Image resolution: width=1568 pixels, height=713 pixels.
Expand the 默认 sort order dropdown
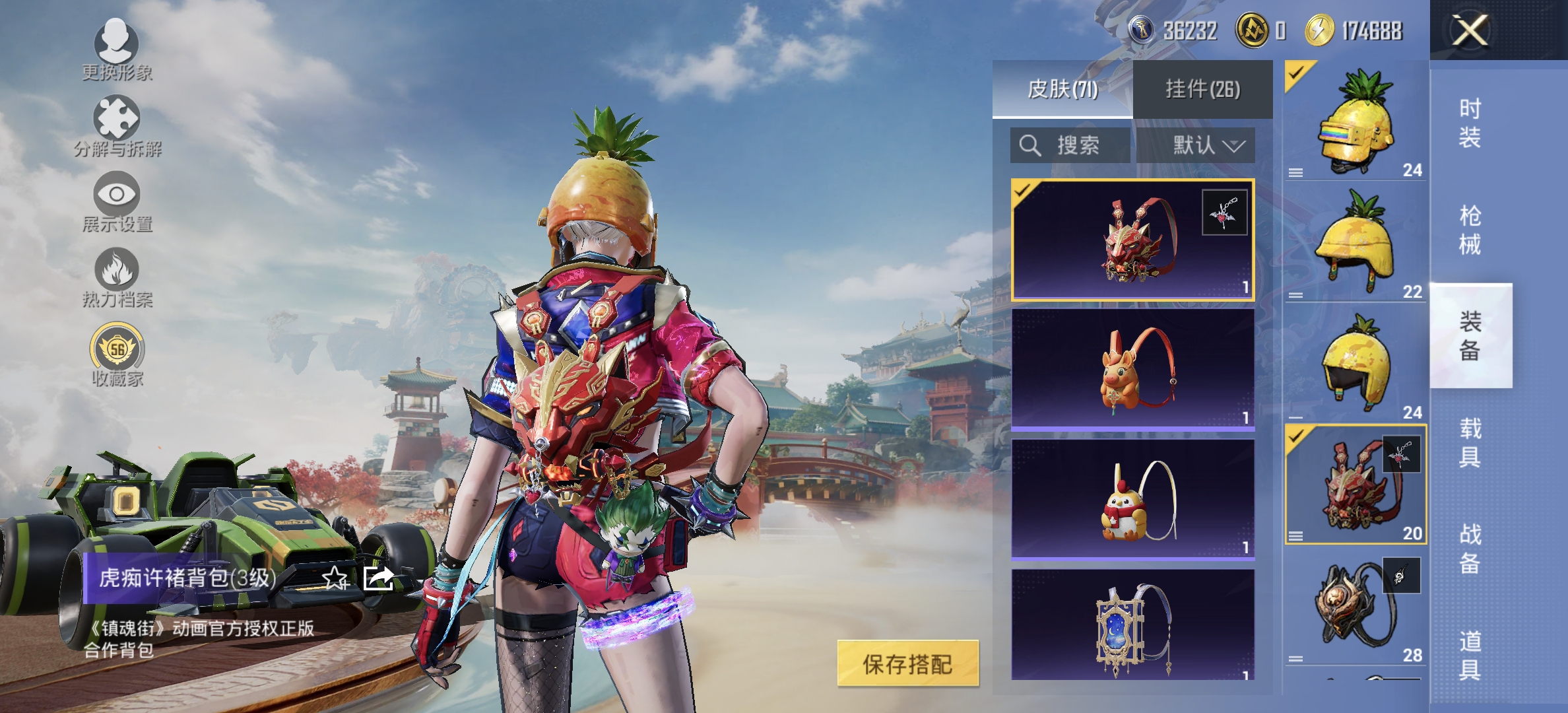tap(1206, 145)
